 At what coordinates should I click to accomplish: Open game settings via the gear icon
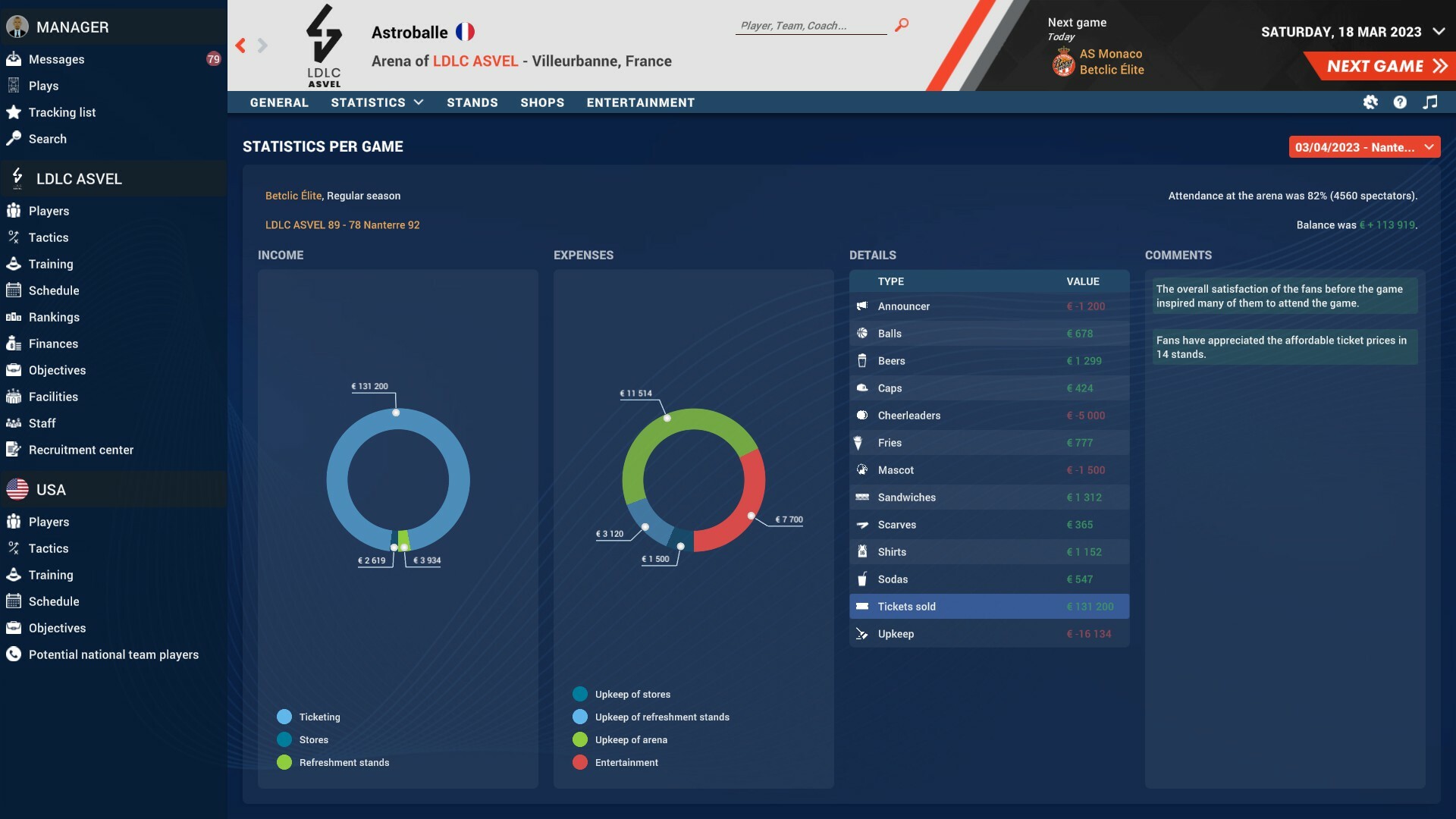pyautogui.click(x=1371, y=102)
